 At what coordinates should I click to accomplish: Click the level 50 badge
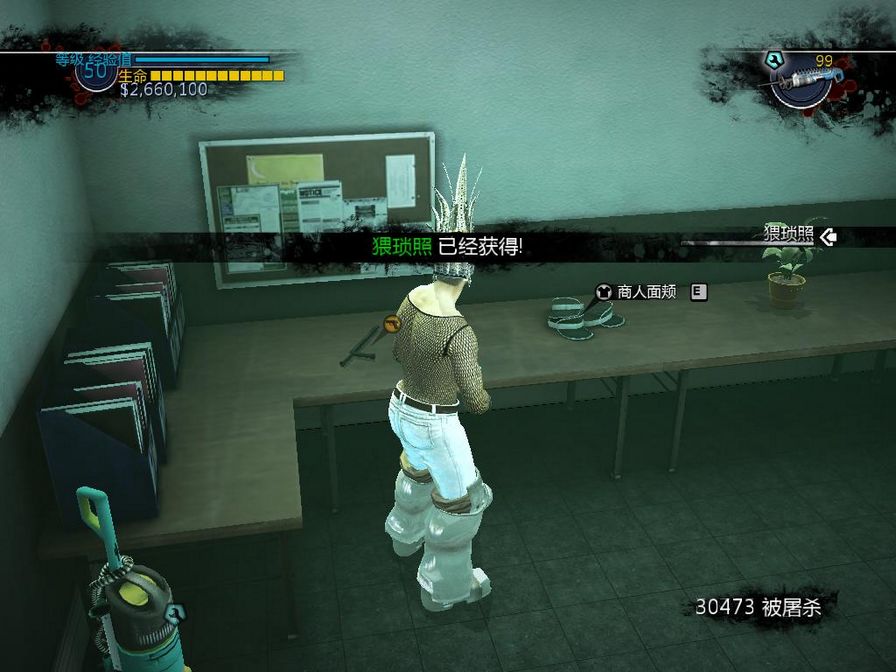[x=96, y=73]
